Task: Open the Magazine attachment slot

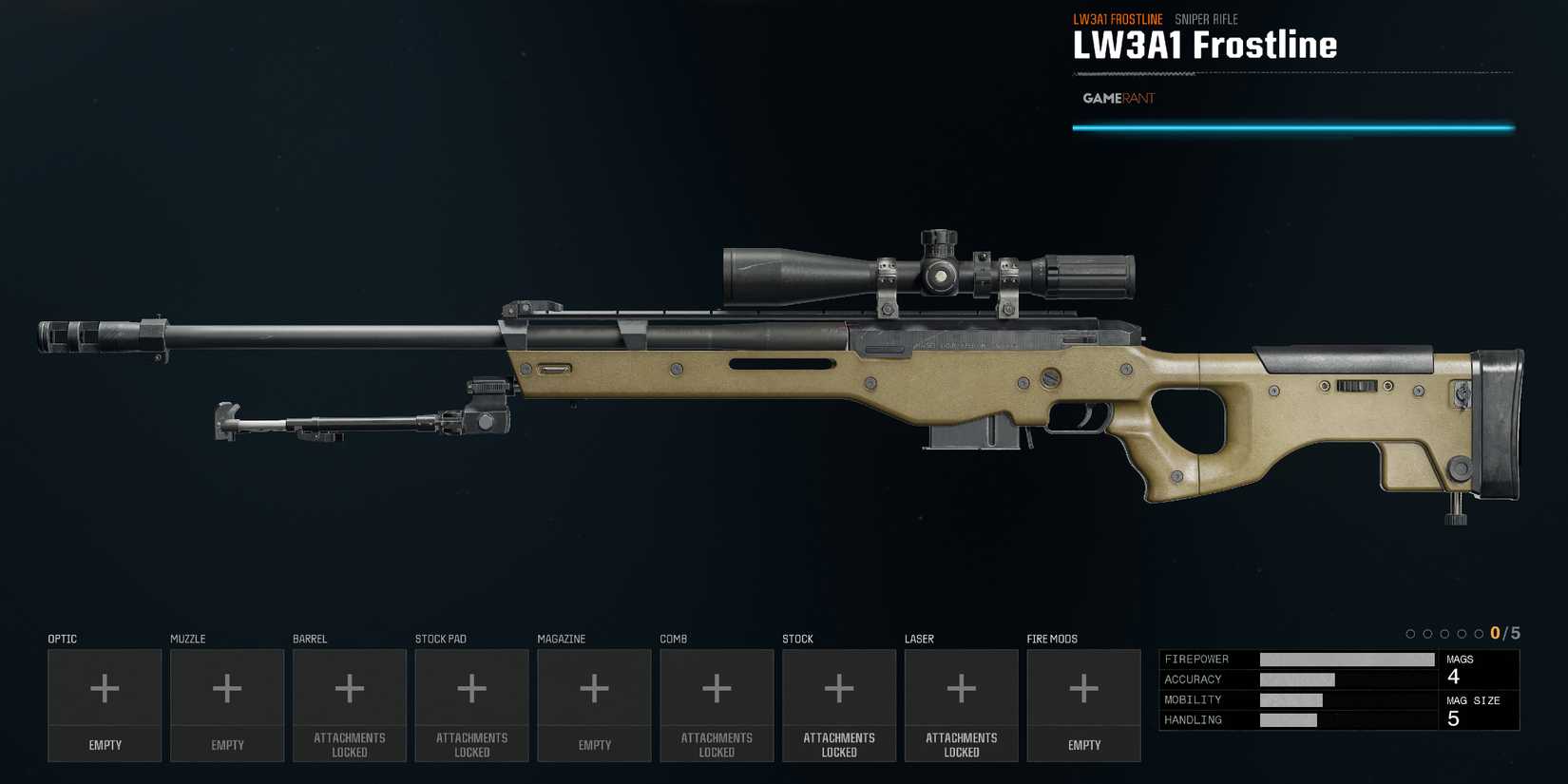Action: pyautogui.click(x=594, y=703)
